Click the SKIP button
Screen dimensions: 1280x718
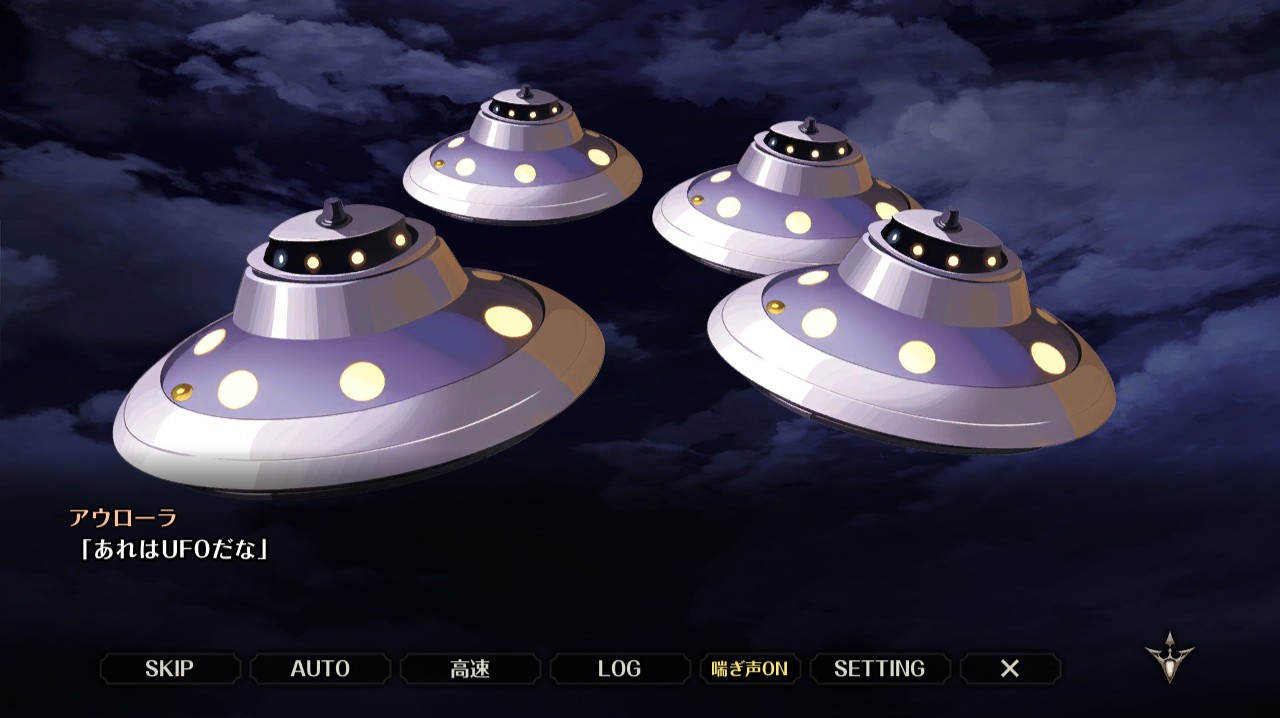170,669
